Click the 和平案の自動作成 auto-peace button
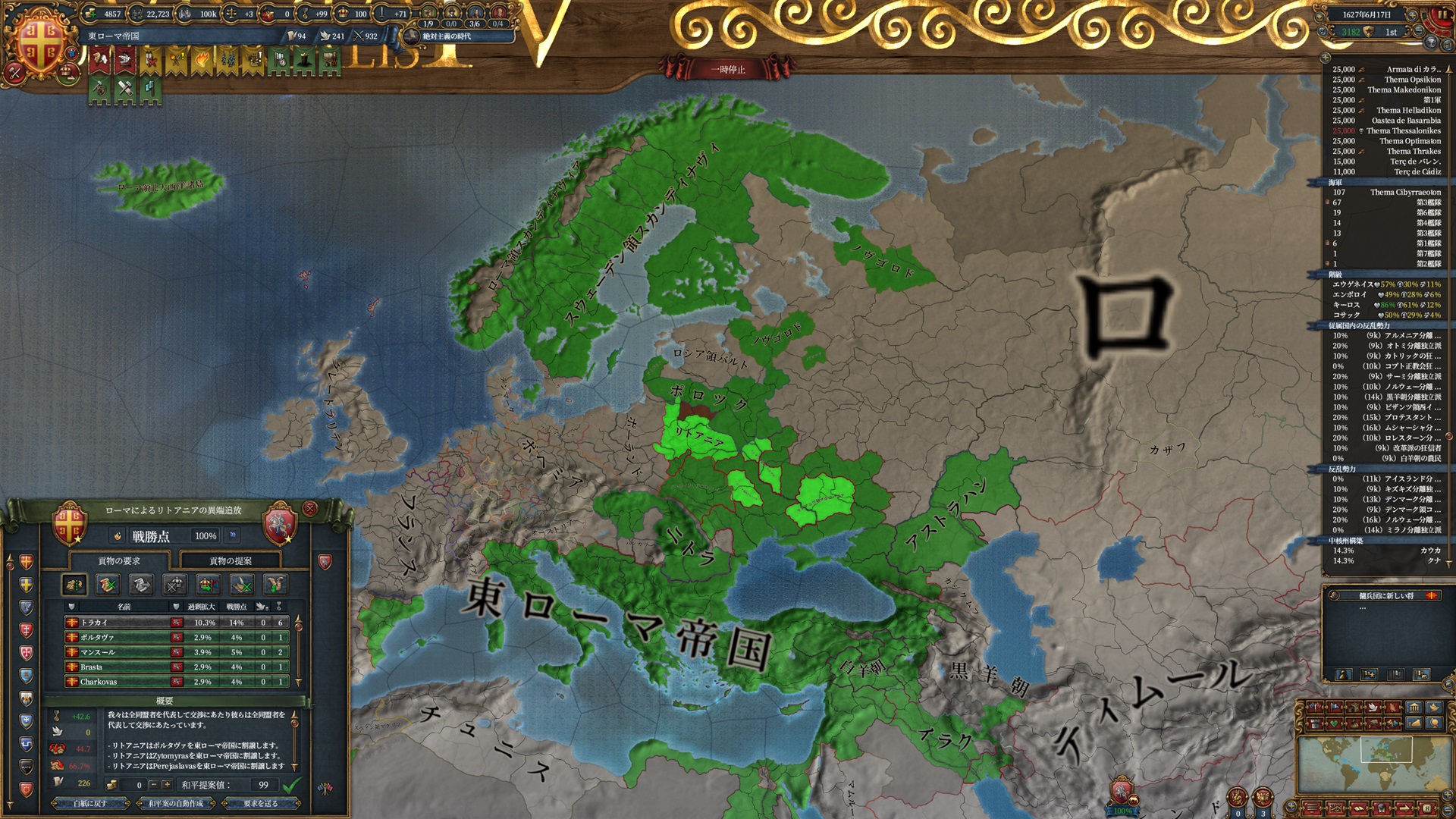This screenshot has width=1456, height=819. pyautogui.click(x=176, y=803)
